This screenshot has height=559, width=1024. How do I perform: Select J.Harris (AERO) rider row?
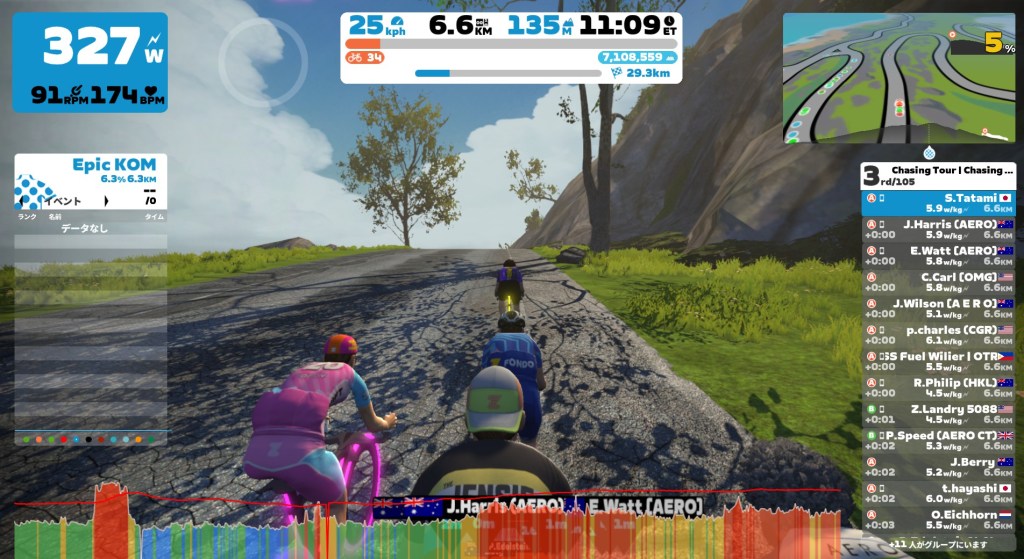[x=938, y=229]
